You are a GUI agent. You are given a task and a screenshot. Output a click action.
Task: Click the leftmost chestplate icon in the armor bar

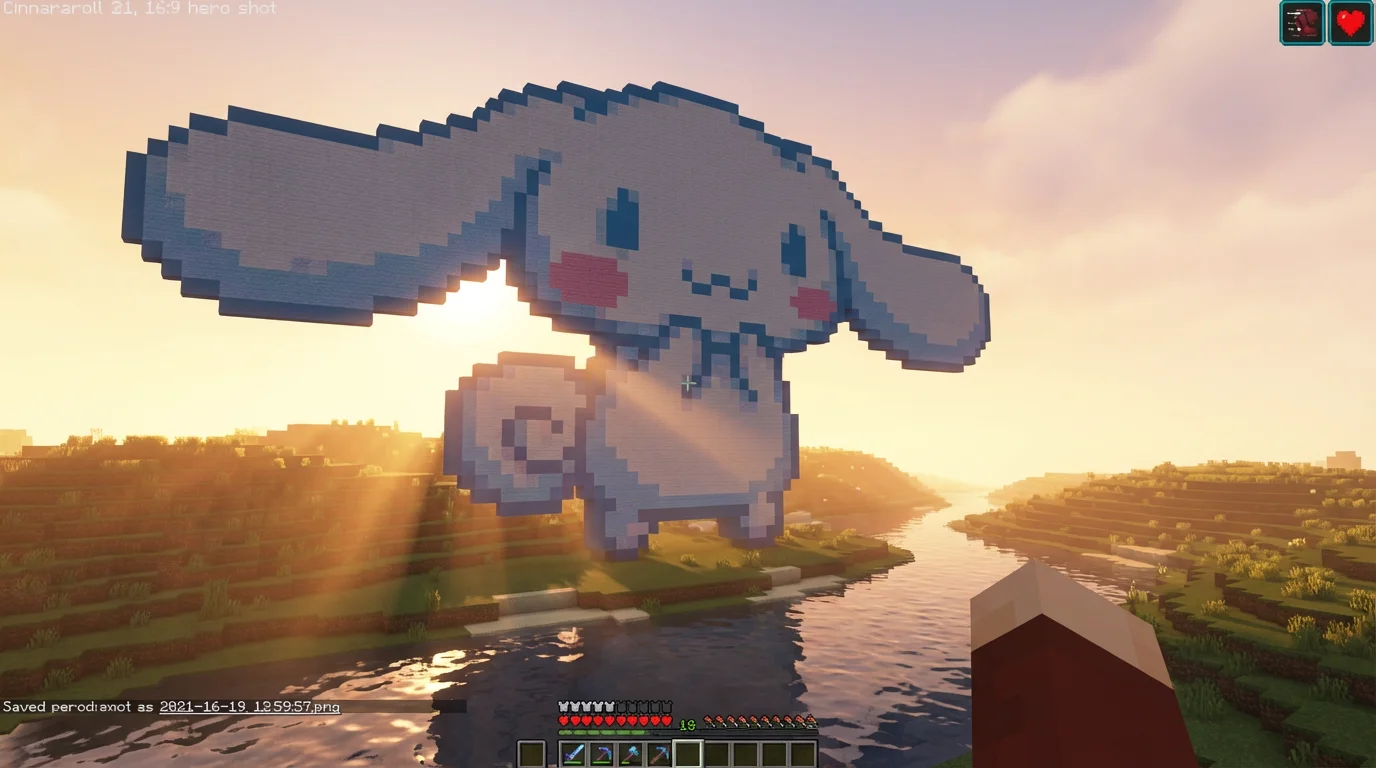click(563, 705)
